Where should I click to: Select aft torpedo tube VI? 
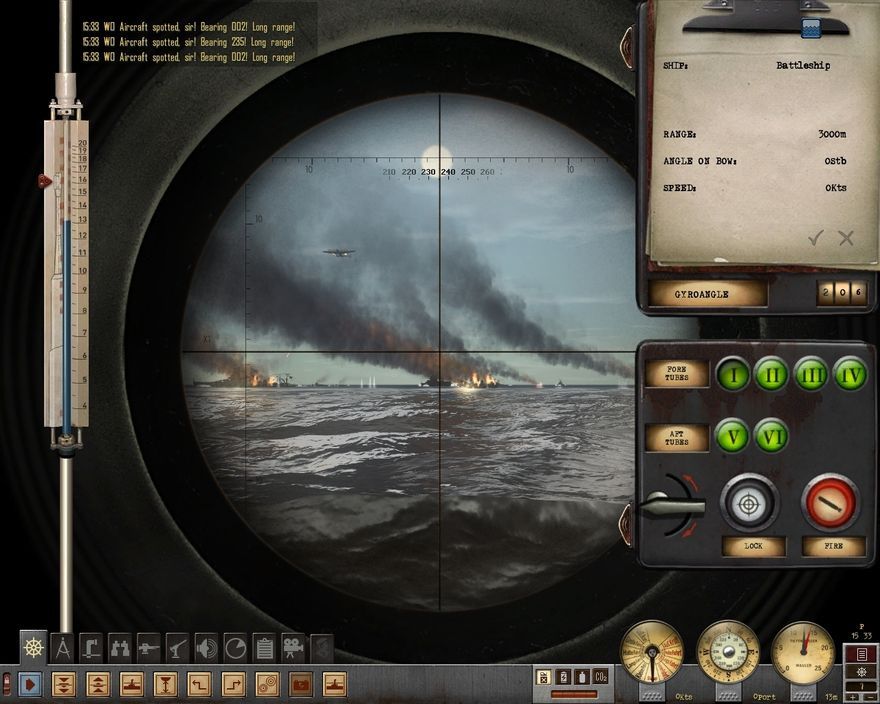point(771,435)
